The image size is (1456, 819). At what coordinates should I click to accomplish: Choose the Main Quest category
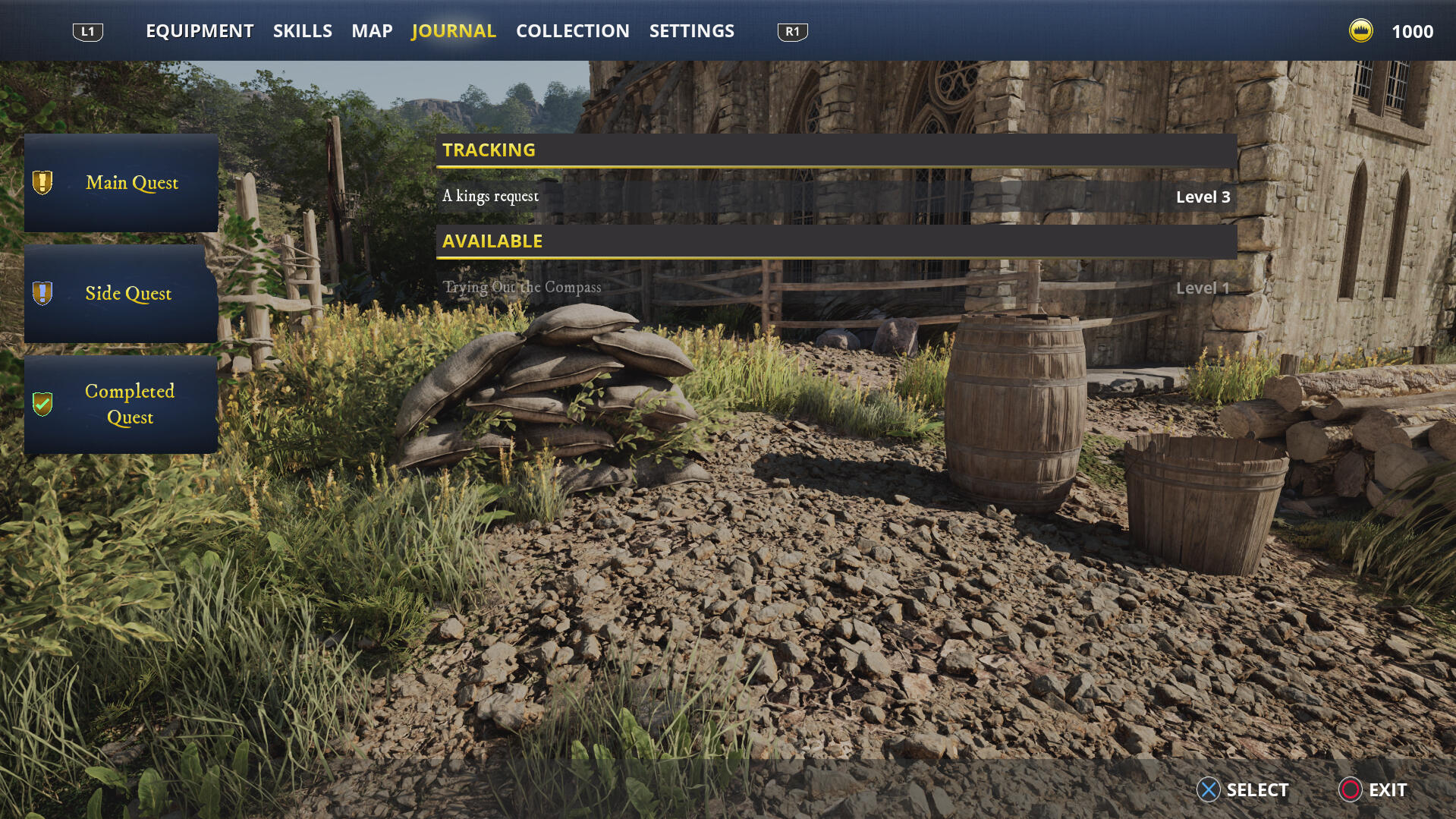(x=121, y=183)
